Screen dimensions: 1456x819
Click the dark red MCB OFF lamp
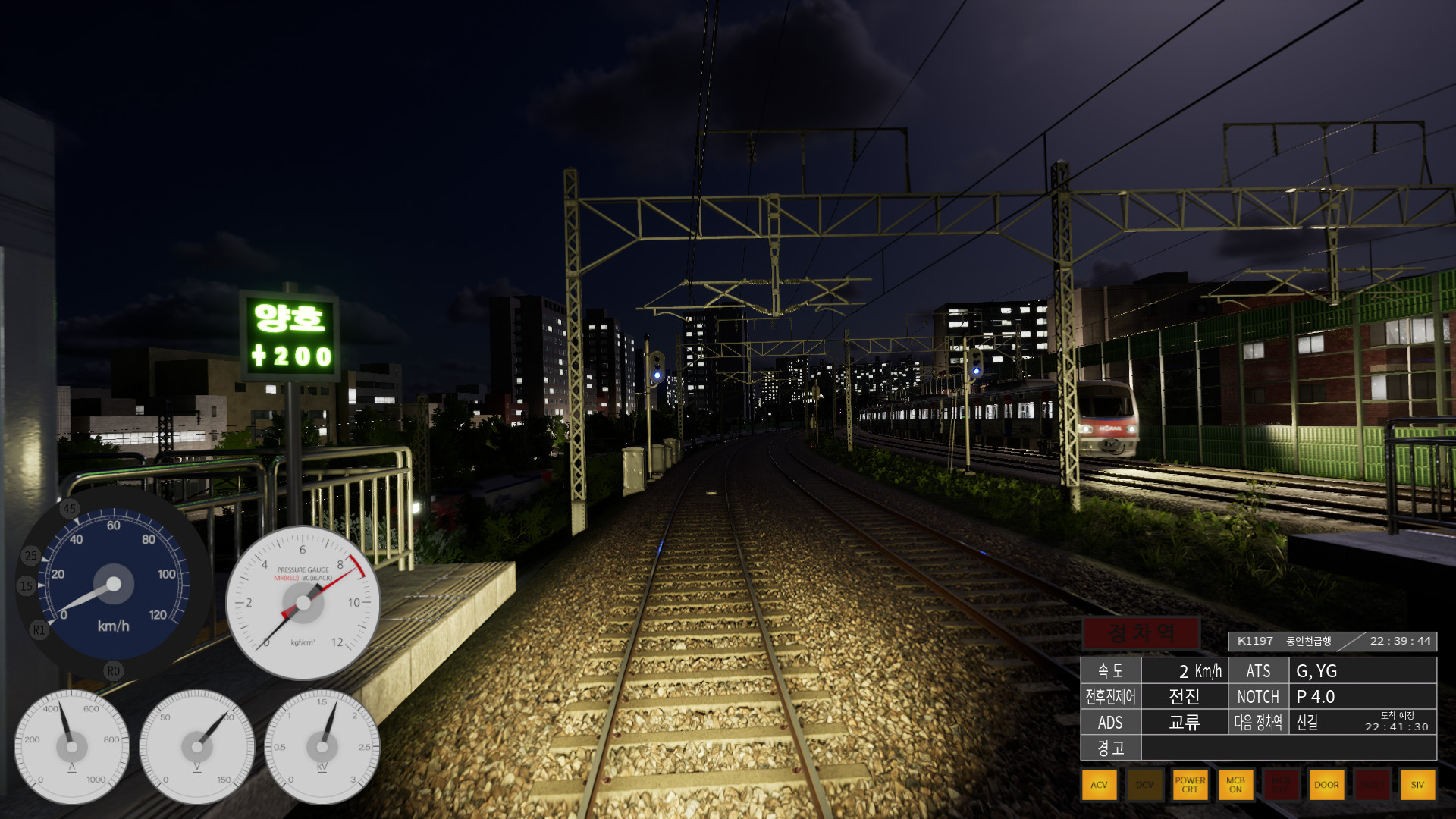tap(1281, 785)
